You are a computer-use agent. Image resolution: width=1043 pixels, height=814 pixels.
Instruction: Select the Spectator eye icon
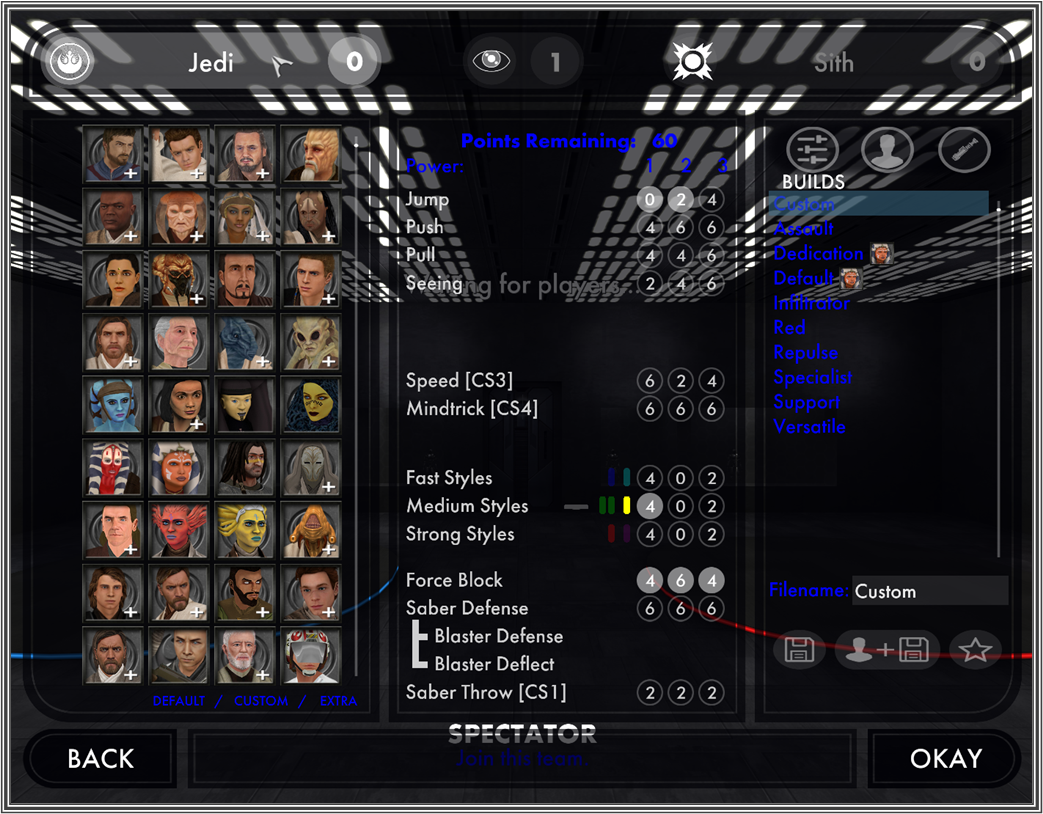tap(491, 63)
